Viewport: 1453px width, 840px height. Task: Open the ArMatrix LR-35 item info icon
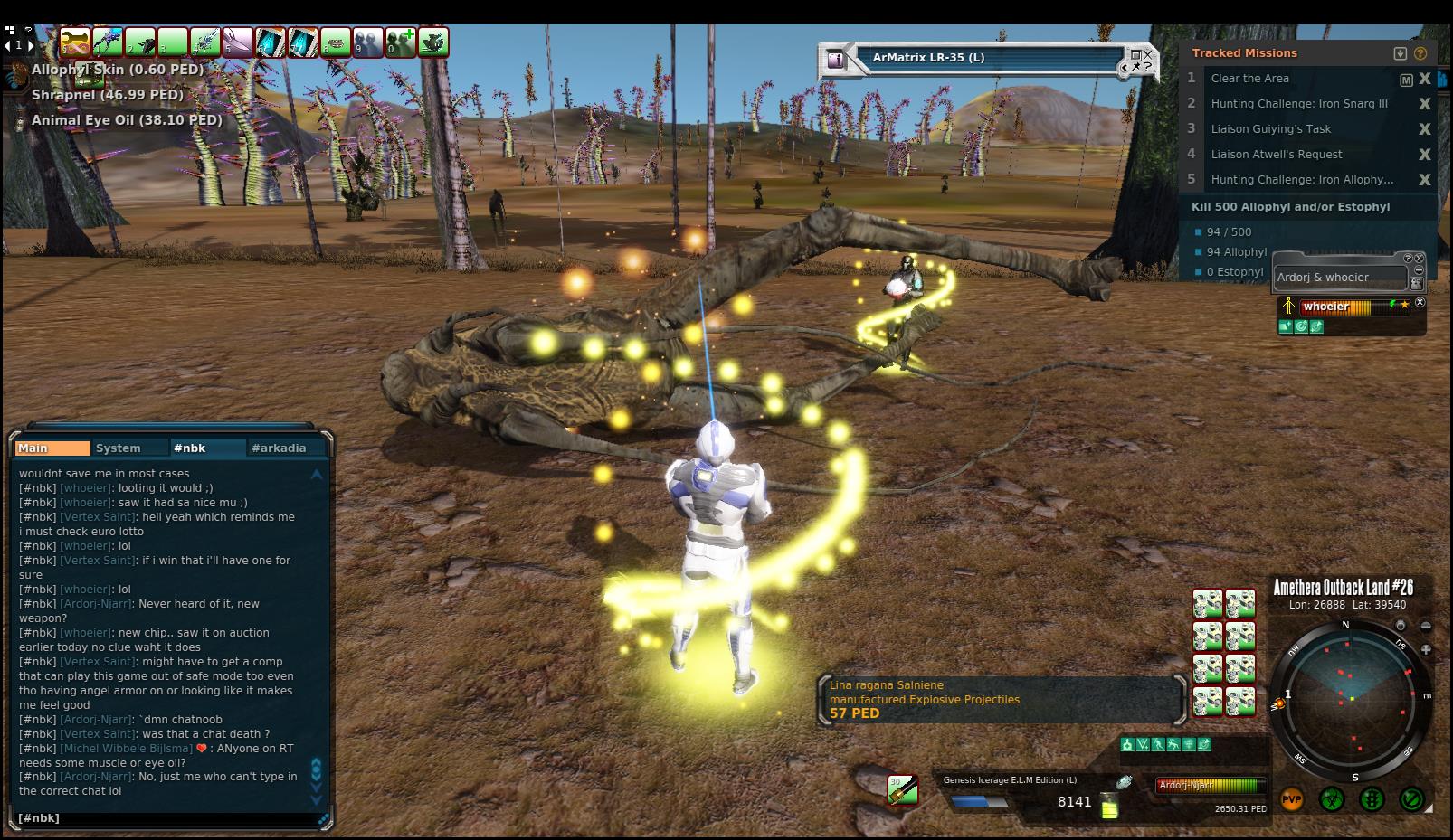click(836, 60)
